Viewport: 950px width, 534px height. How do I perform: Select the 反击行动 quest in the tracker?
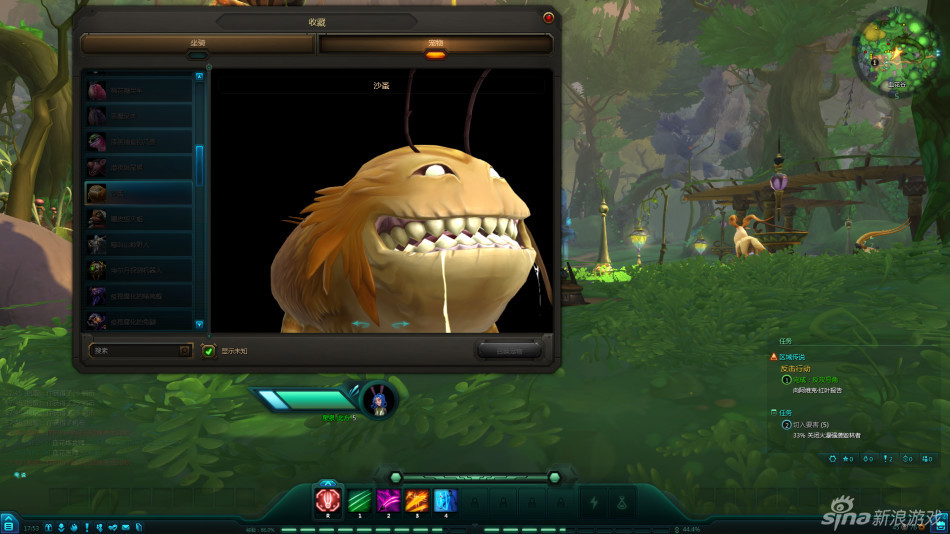(802, 368)
